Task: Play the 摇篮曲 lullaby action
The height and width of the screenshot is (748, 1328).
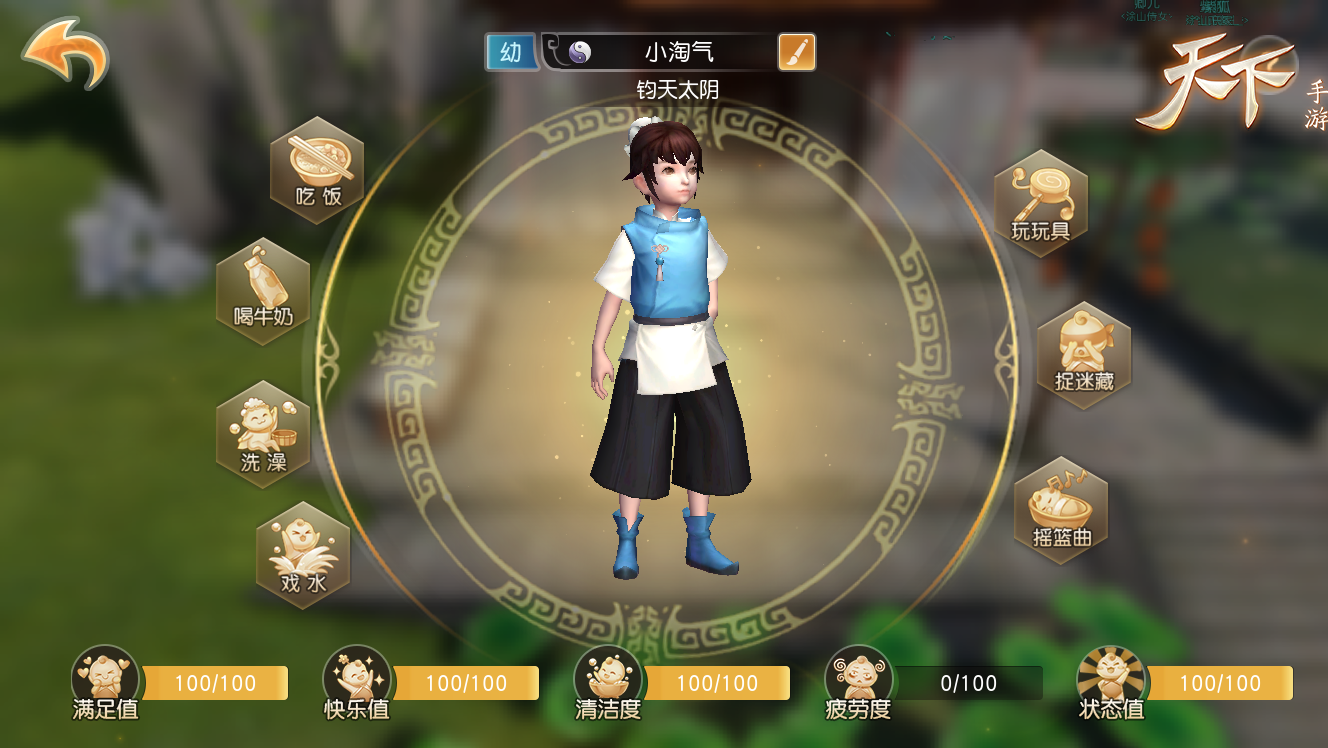Action: (1061, 510)
